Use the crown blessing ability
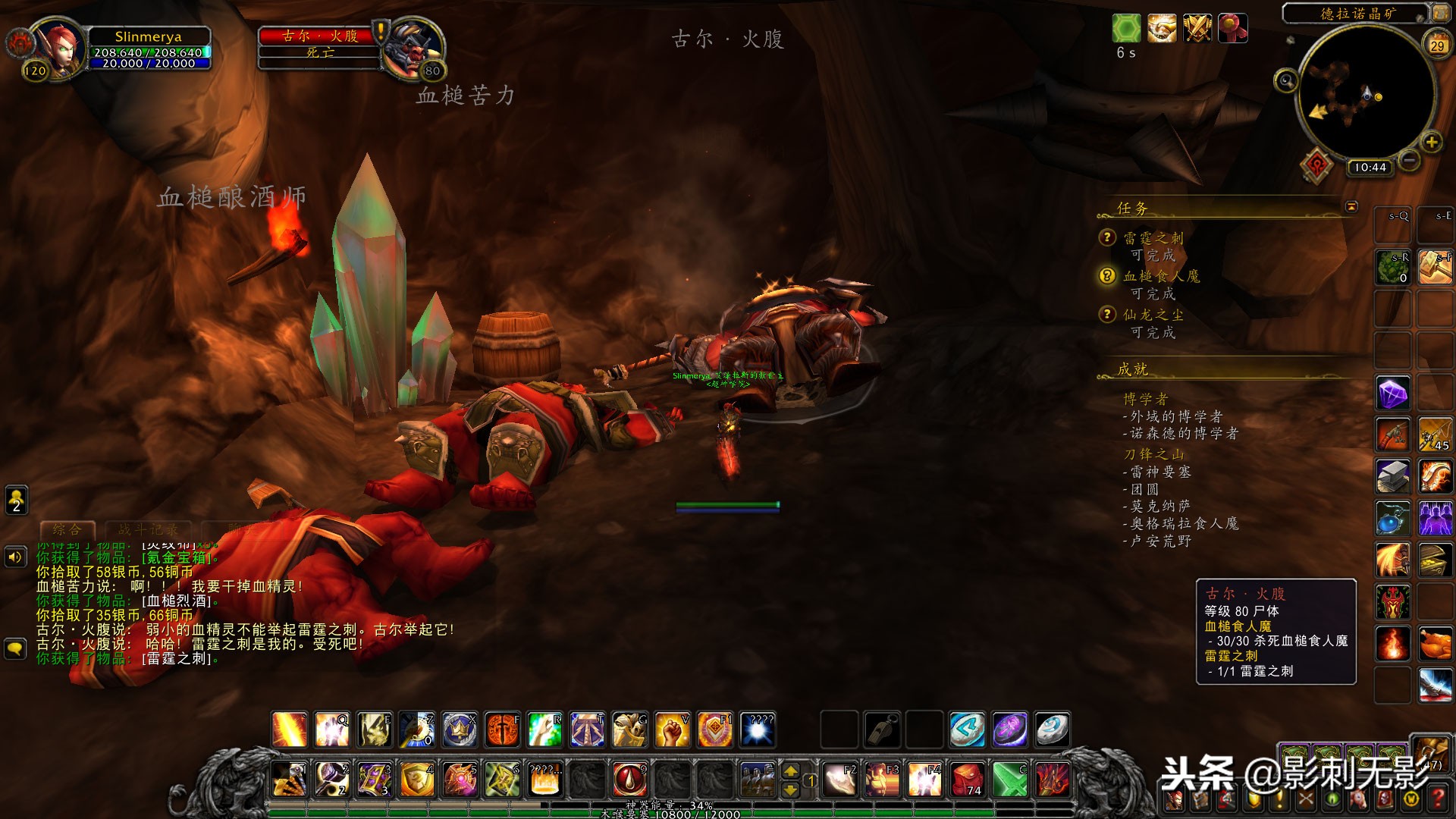This screenshot has height=819, width=1456. pos(460,730)
